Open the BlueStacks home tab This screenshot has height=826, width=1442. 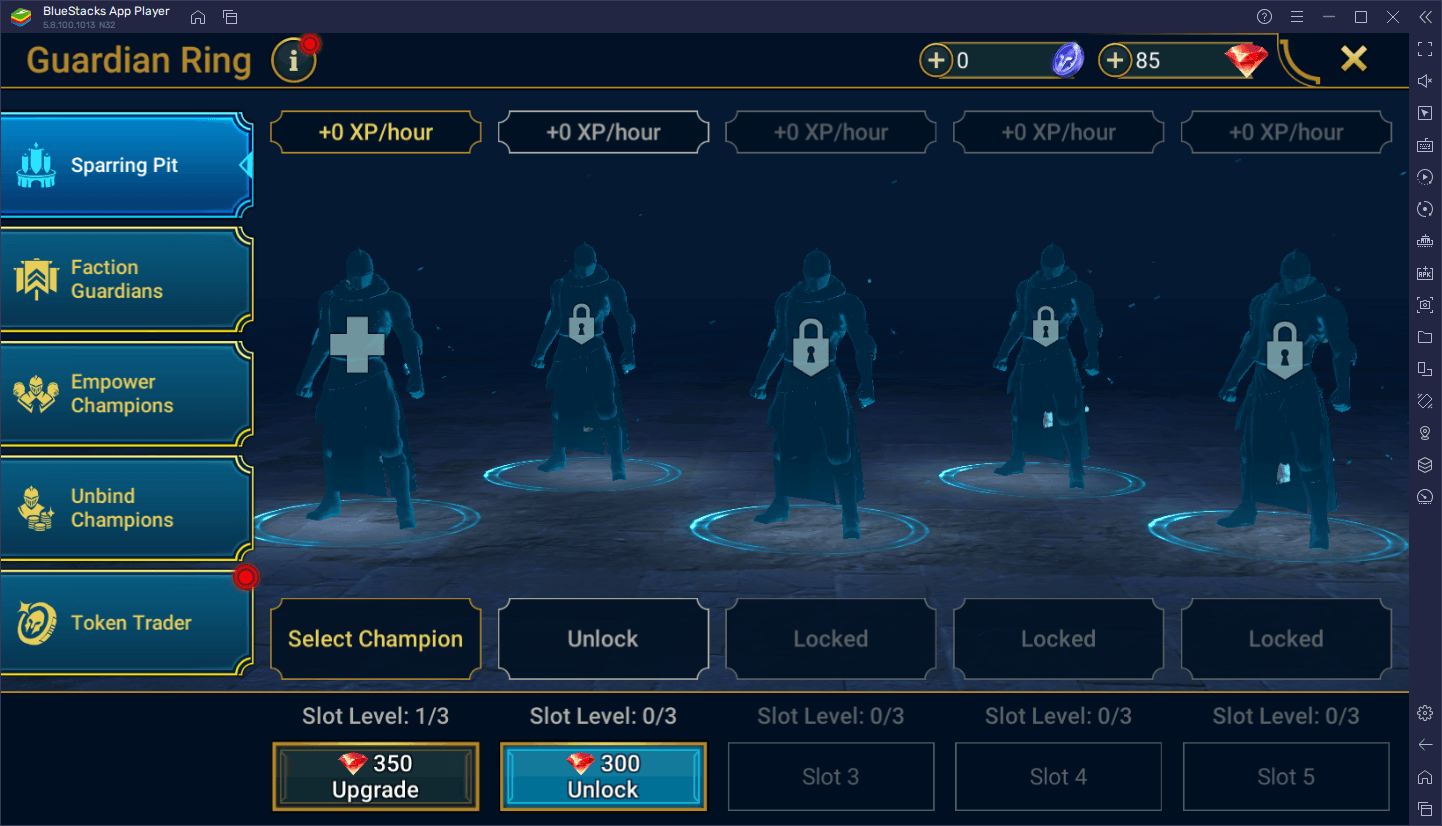pos(197,16)
